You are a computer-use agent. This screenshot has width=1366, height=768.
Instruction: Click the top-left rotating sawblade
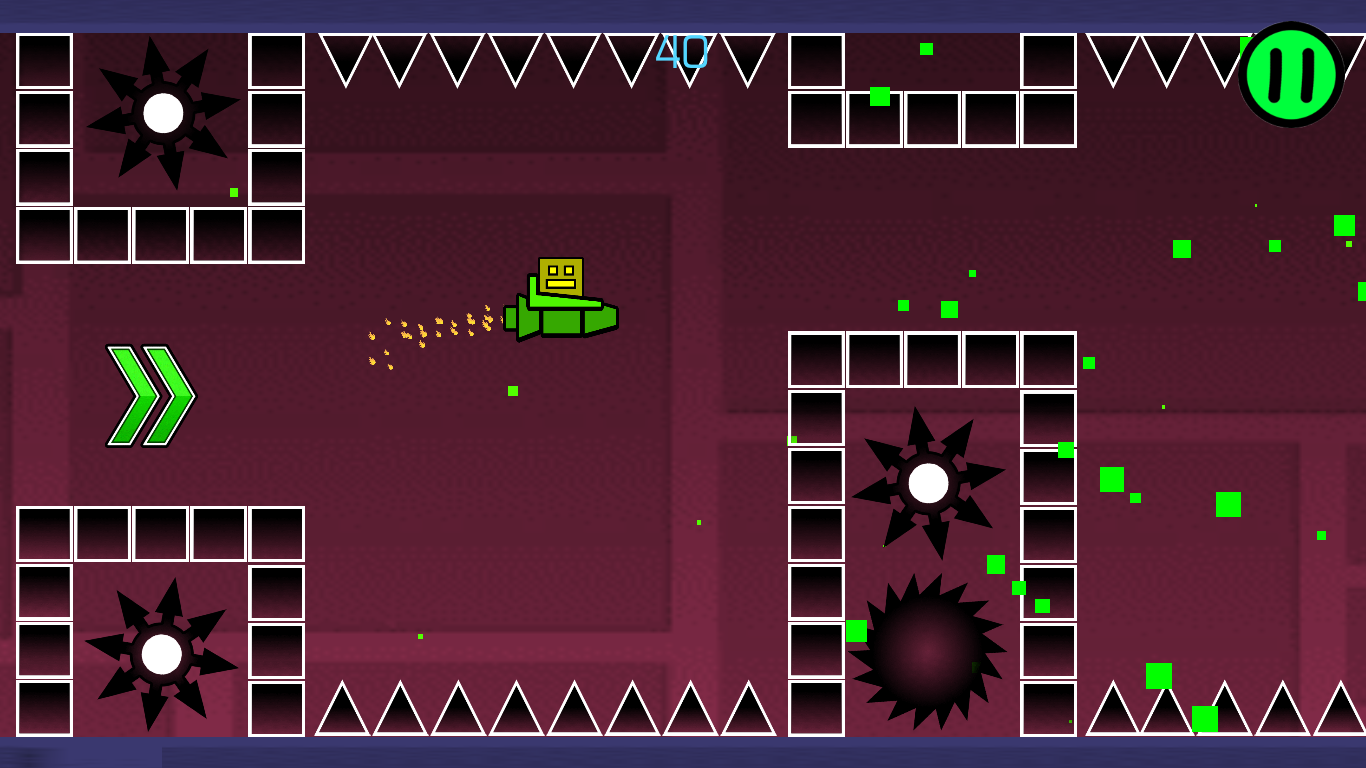(x=163, y=113)
